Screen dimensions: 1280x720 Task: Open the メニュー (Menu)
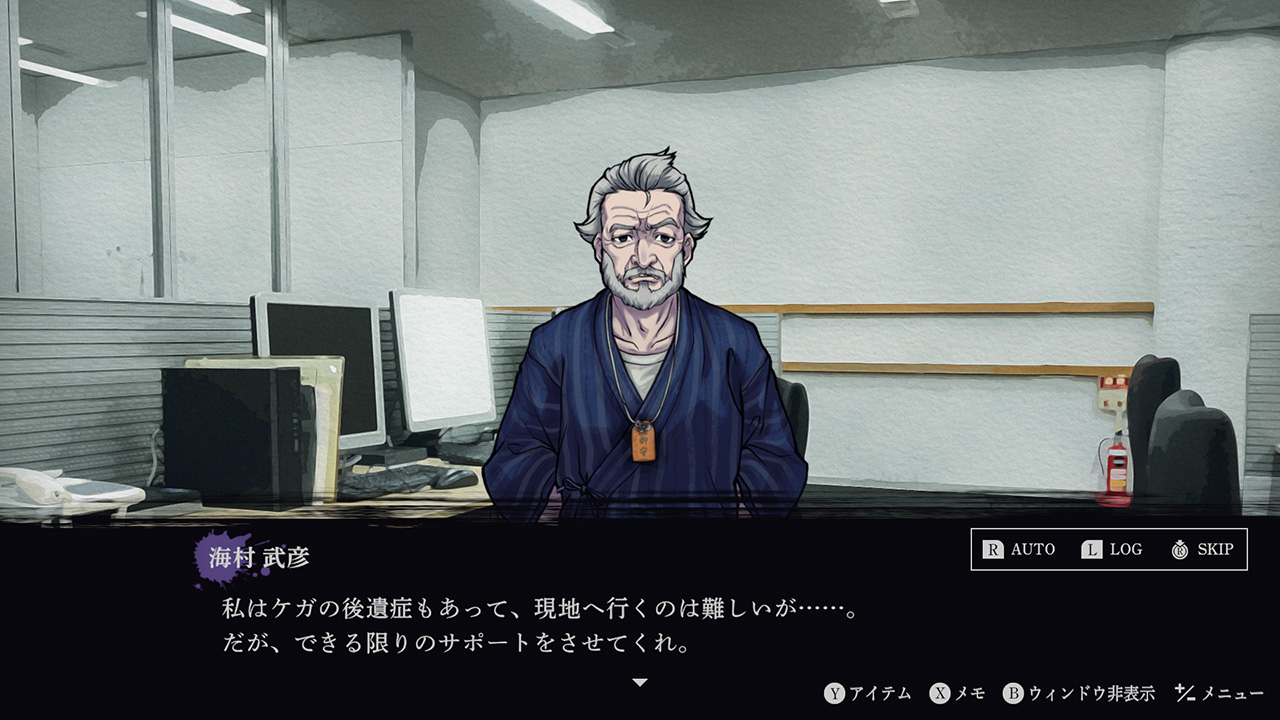[1219, 693]
